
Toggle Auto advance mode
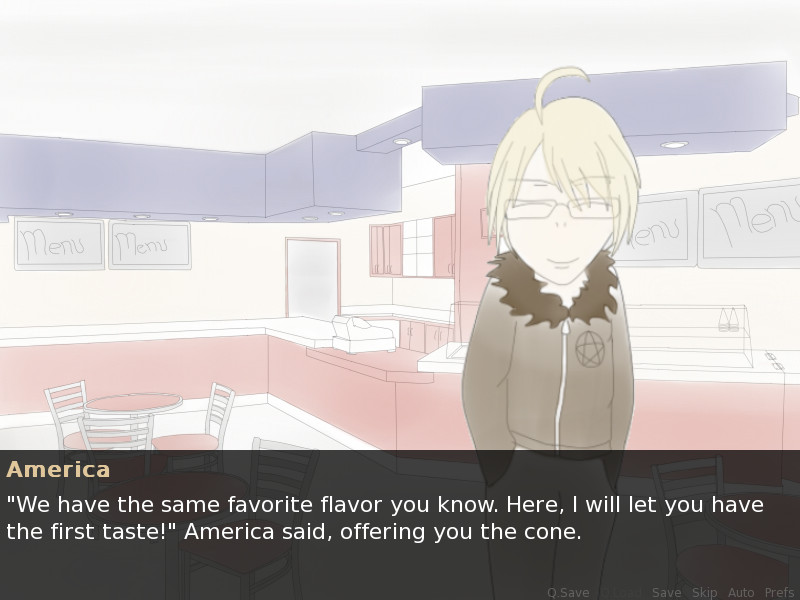741,593
